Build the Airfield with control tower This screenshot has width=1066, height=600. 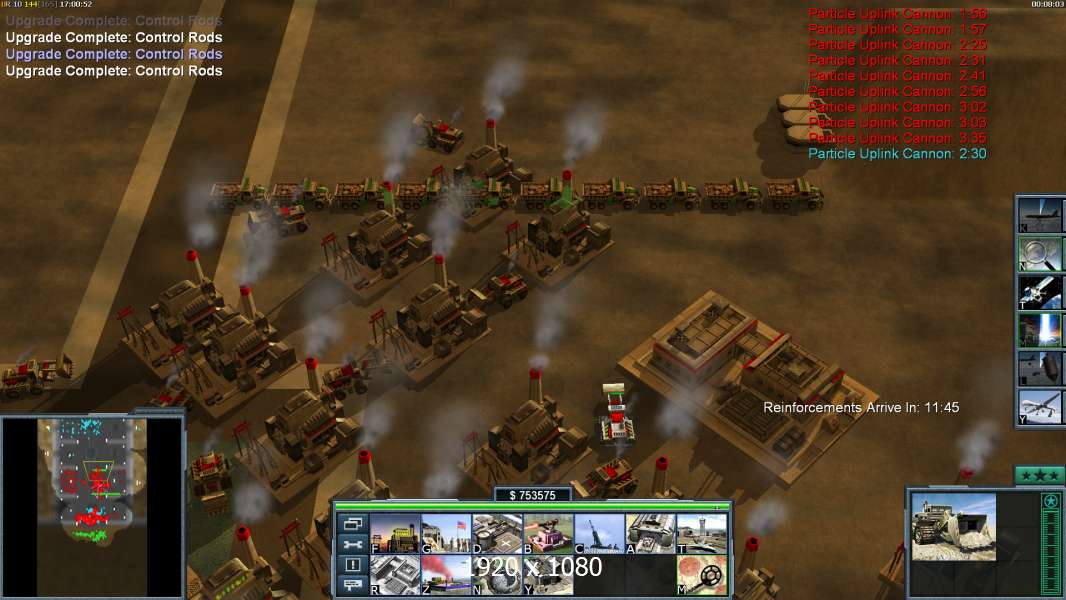coord(701,534)
